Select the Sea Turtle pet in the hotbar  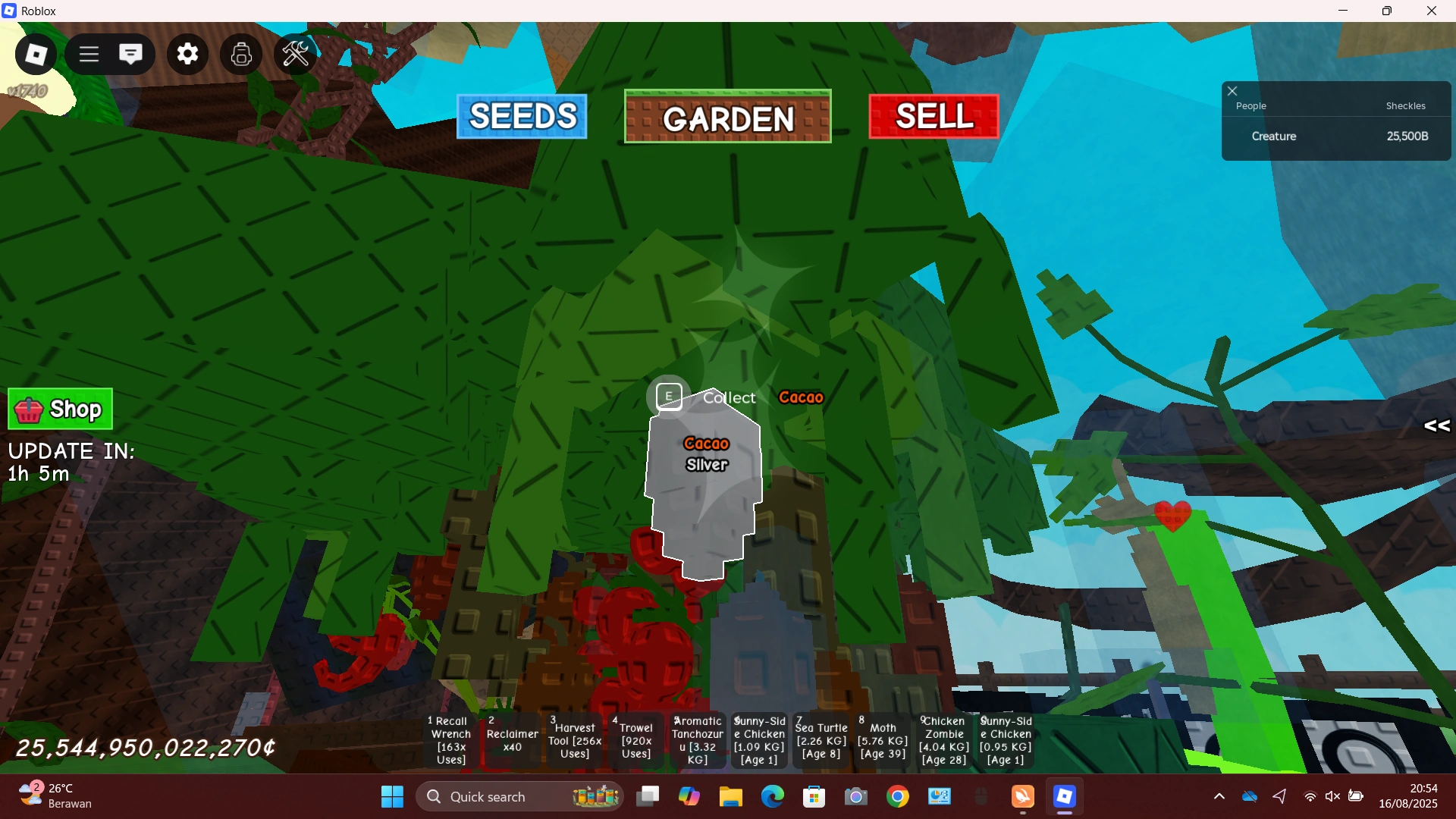(x=821, y=739)
